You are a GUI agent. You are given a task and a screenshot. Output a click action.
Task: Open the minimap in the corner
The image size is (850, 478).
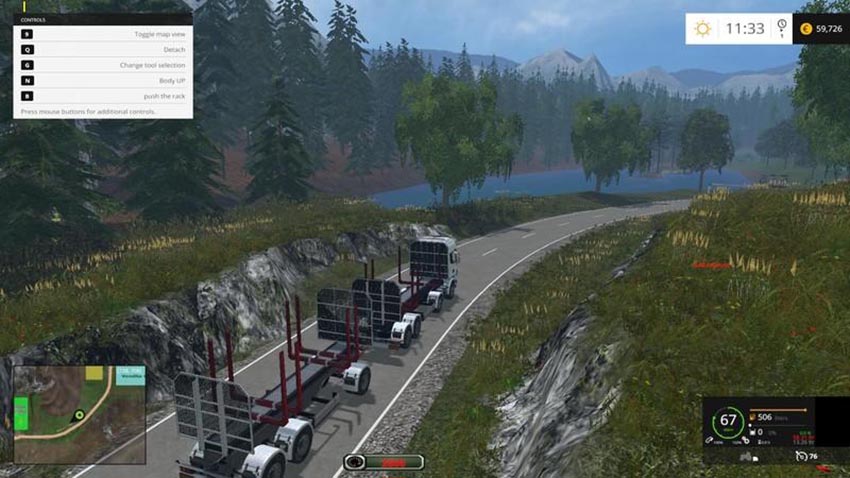point(79,414)
